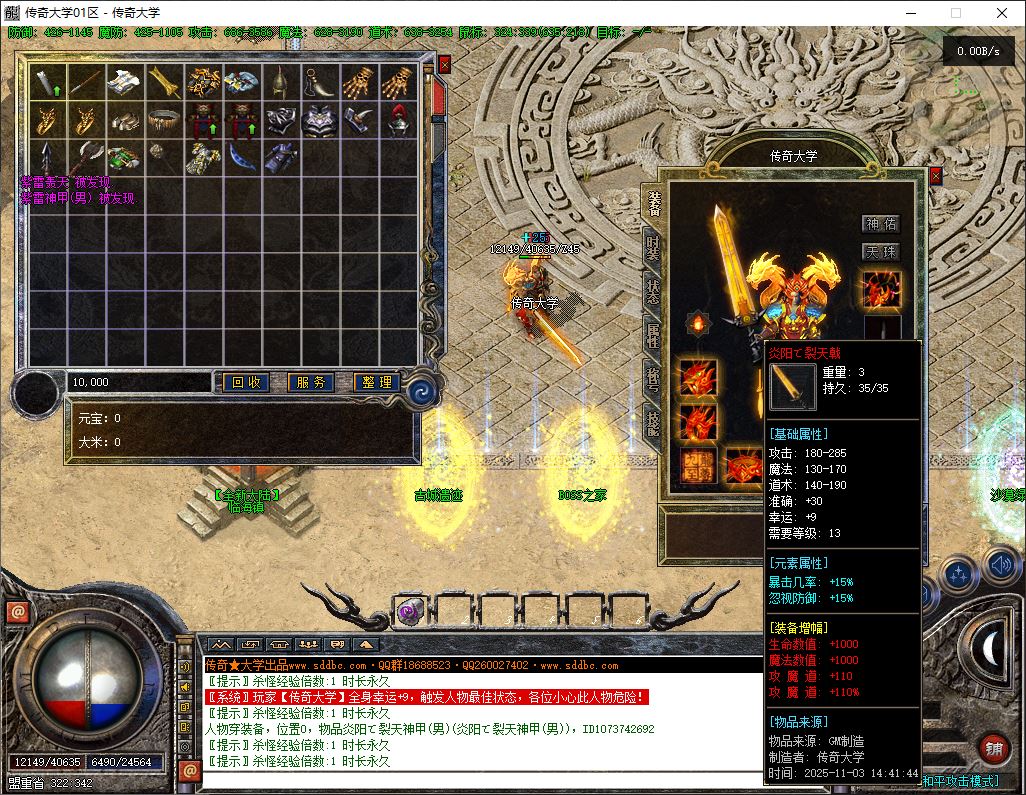Close the character equipment panel

click(x=935, y=176)
